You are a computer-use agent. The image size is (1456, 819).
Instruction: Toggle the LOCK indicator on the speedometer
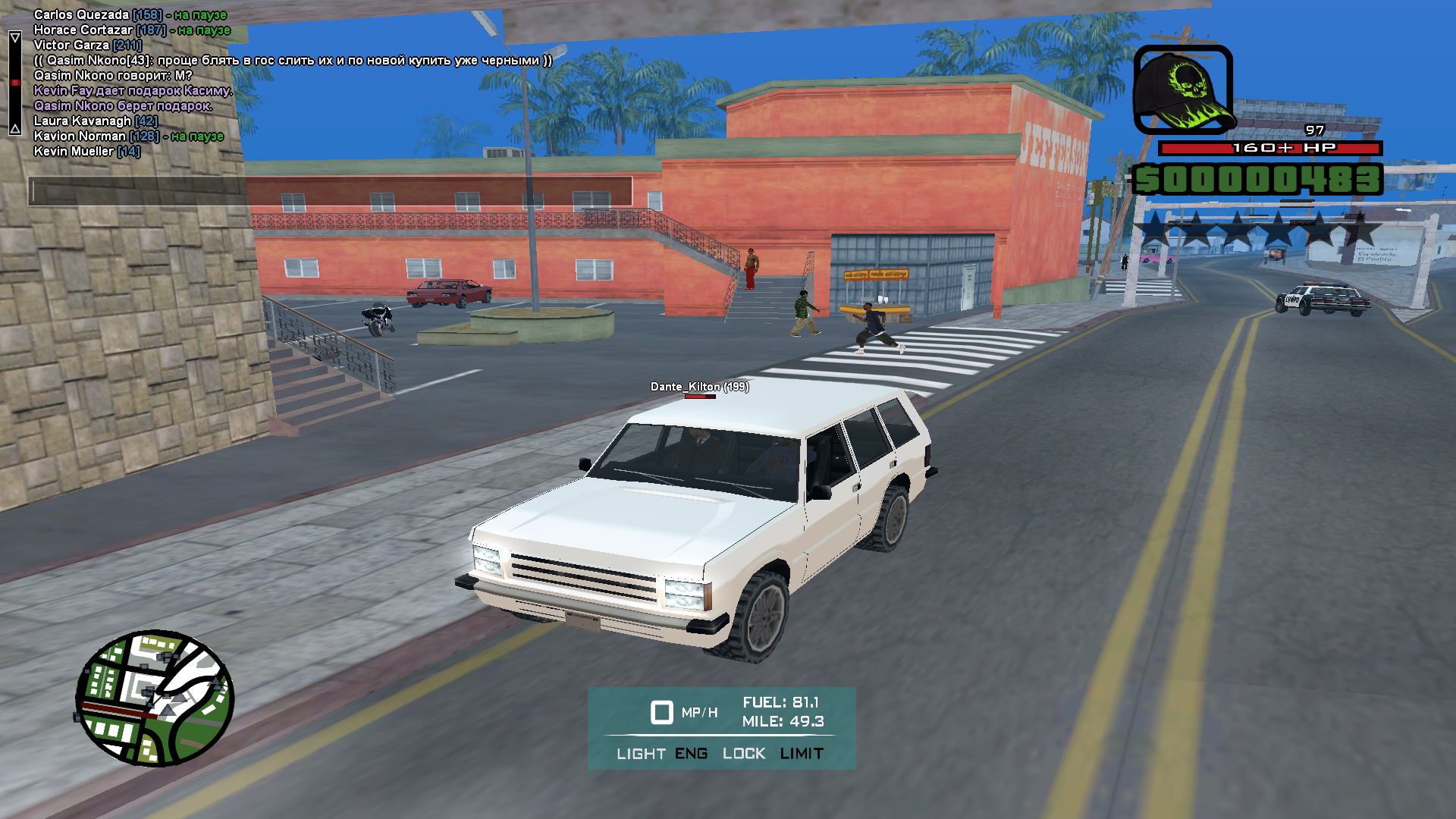(744, 754)
